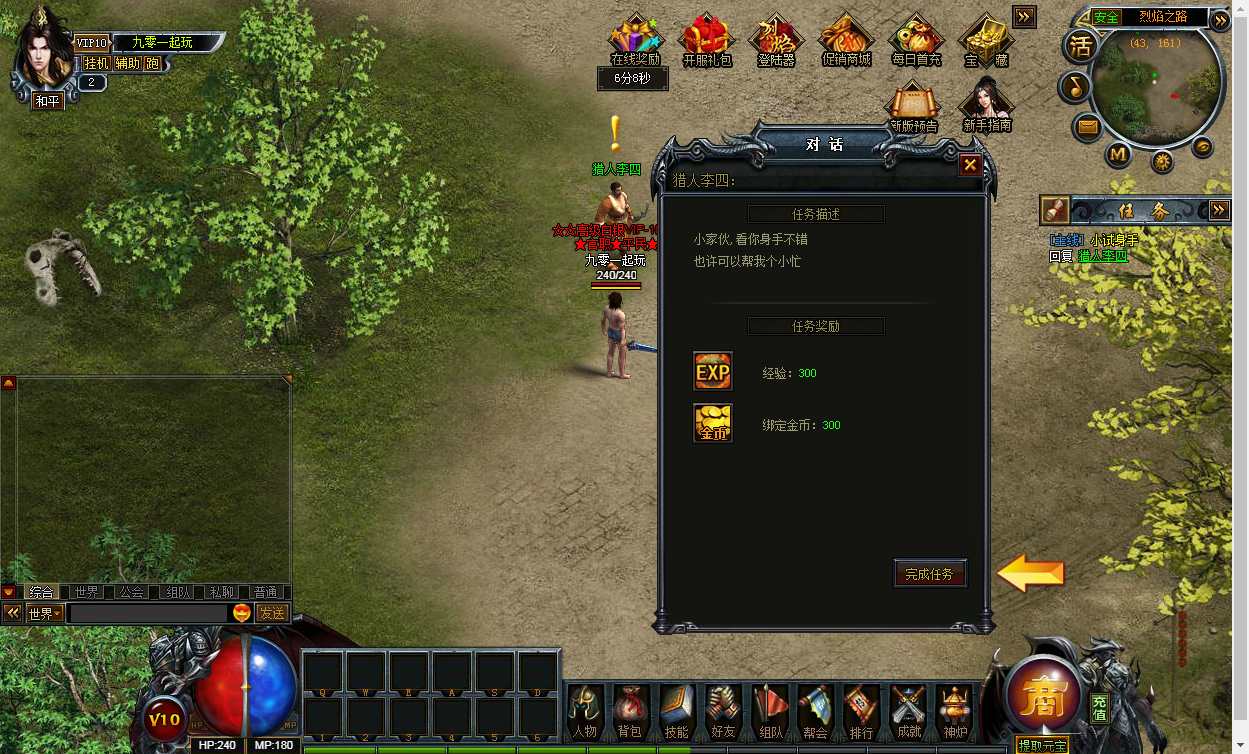
Task: Close the 对话 dialogue window
Action: point(969,166)
